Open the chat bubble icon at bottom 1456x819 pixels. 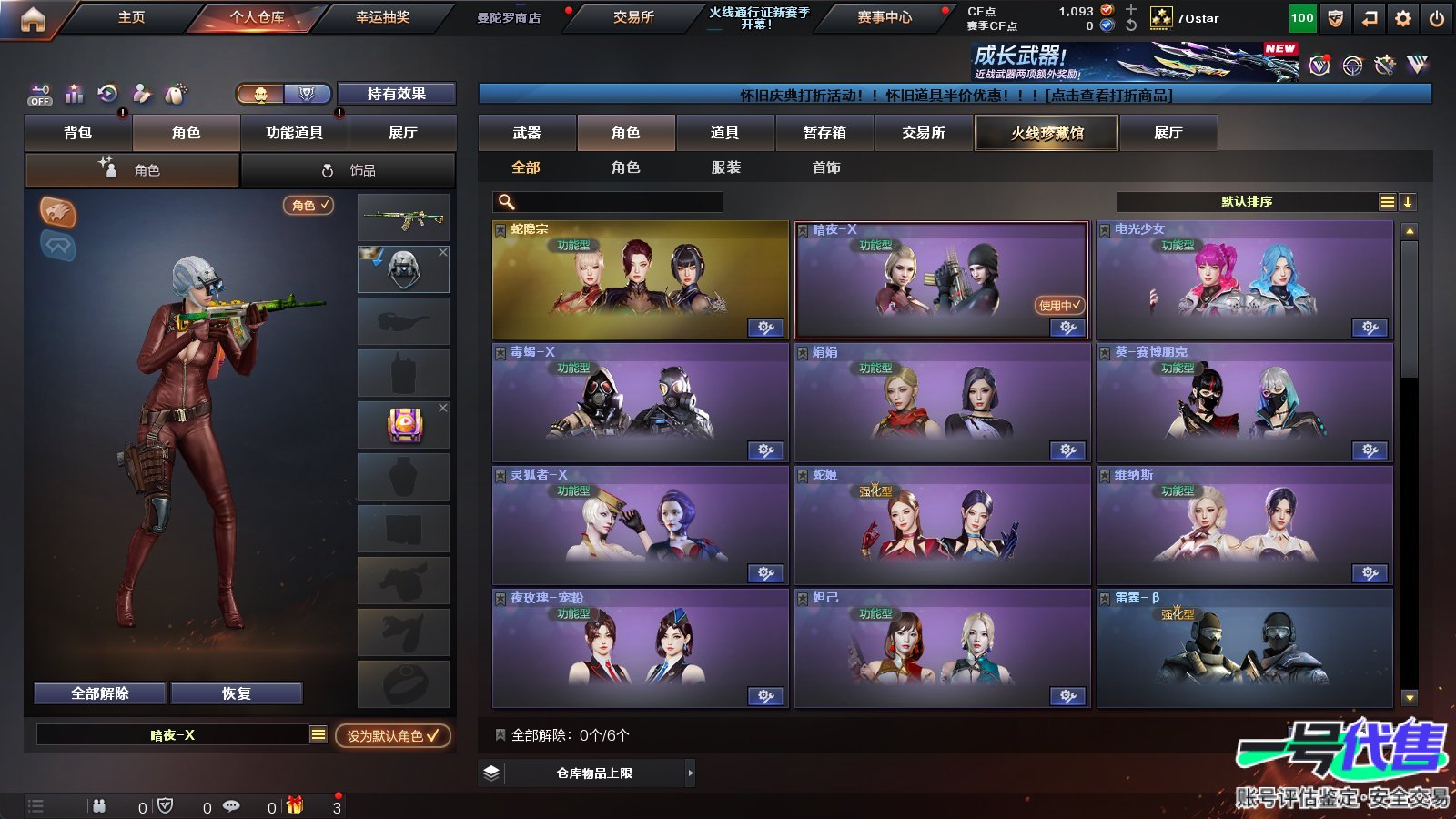click(x=232, y=806)
